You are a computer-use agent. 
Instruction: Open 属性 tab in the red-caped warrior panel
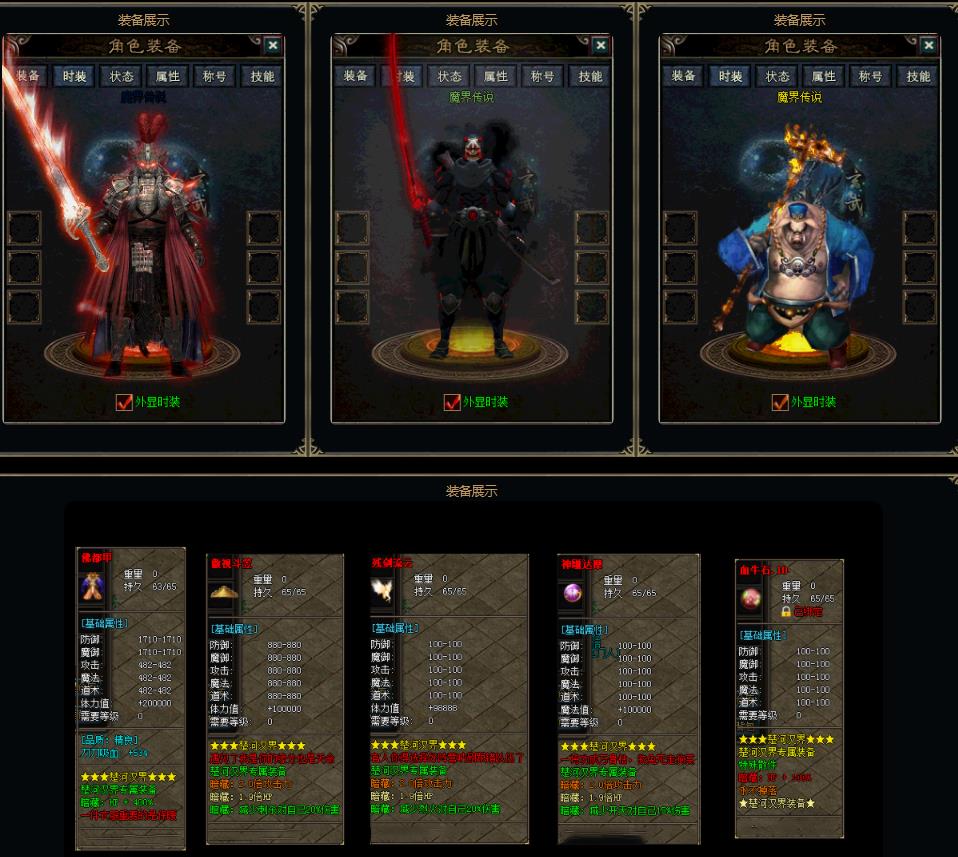click(x=168, y=76)
